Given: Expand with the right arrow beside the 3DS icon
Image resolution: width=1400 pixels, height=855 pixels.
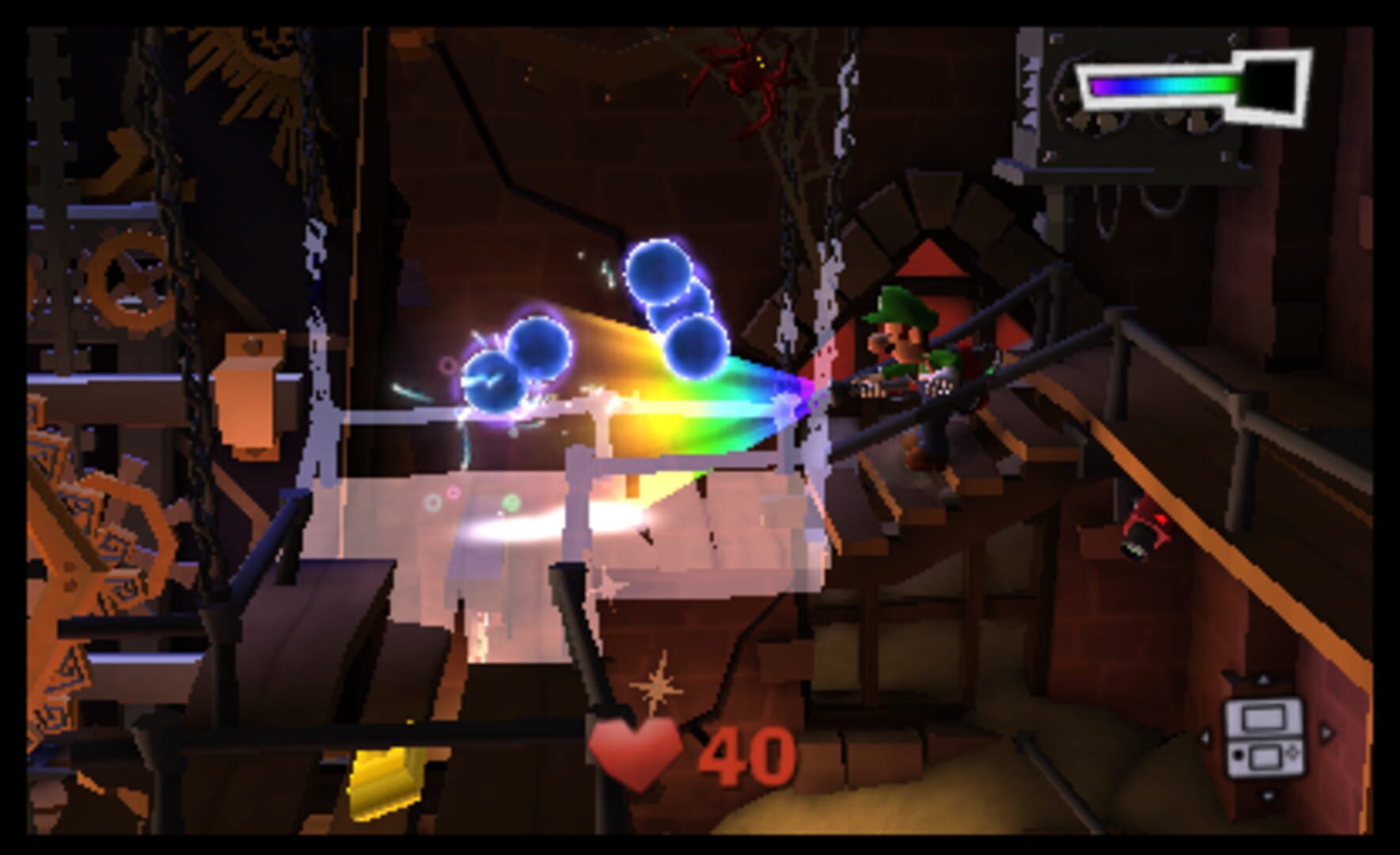Looking at the screenshot, I should pyautogui.click(x=1326, y=732).
